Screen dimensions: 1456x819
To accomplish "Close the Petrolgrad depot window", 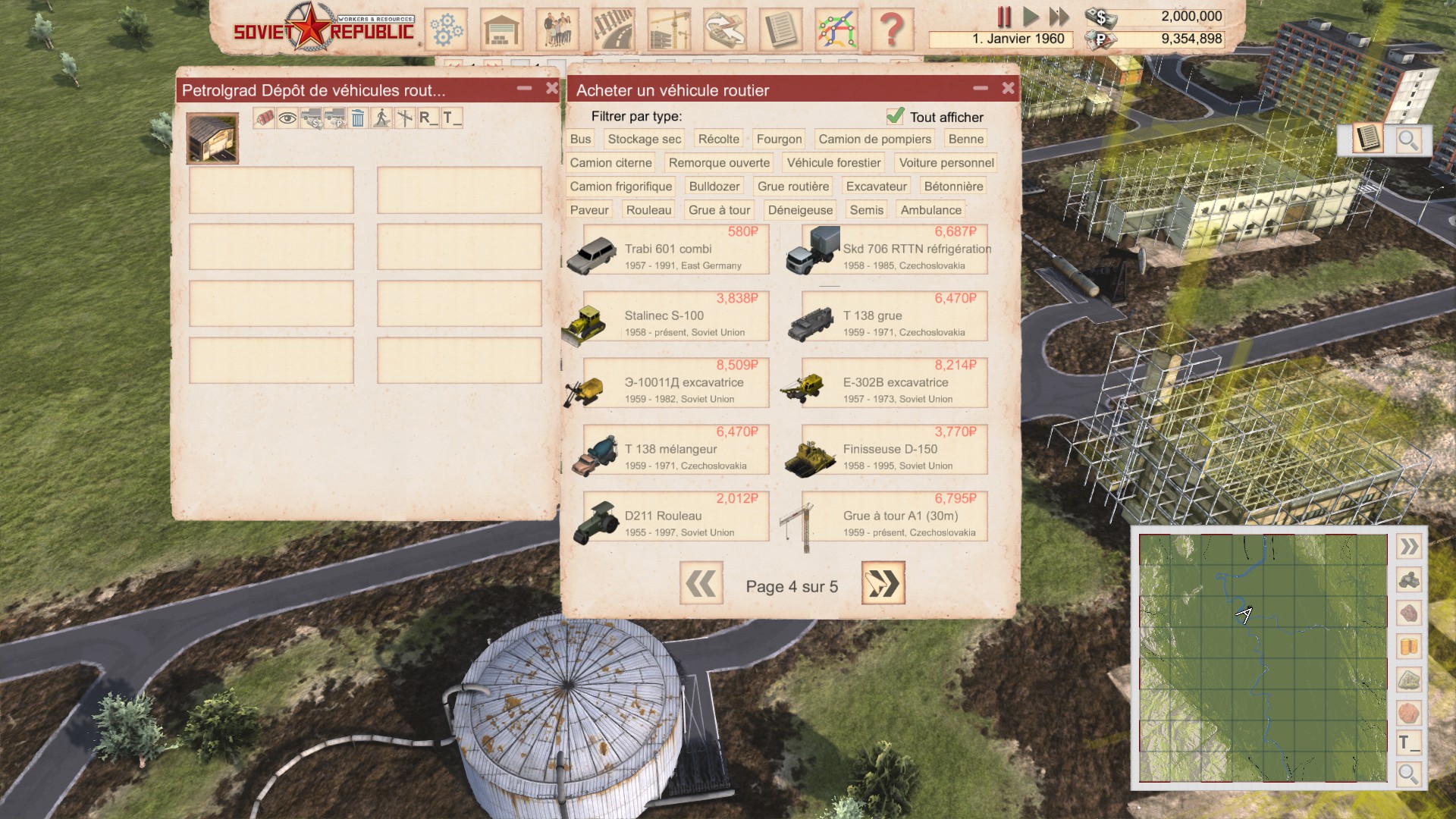I will [552, 89].
